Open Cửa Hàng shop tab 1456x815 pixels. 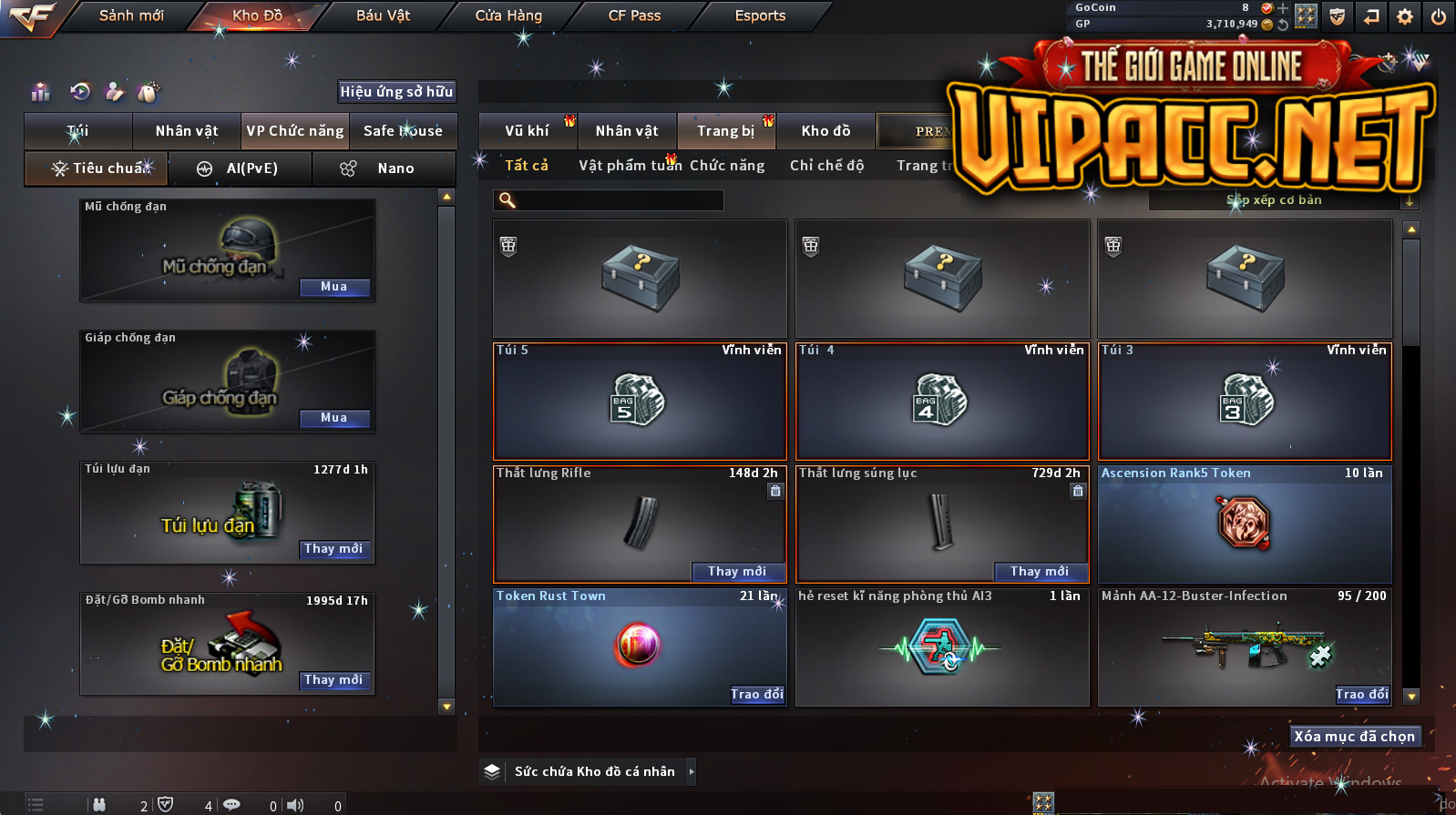(508, 15)
